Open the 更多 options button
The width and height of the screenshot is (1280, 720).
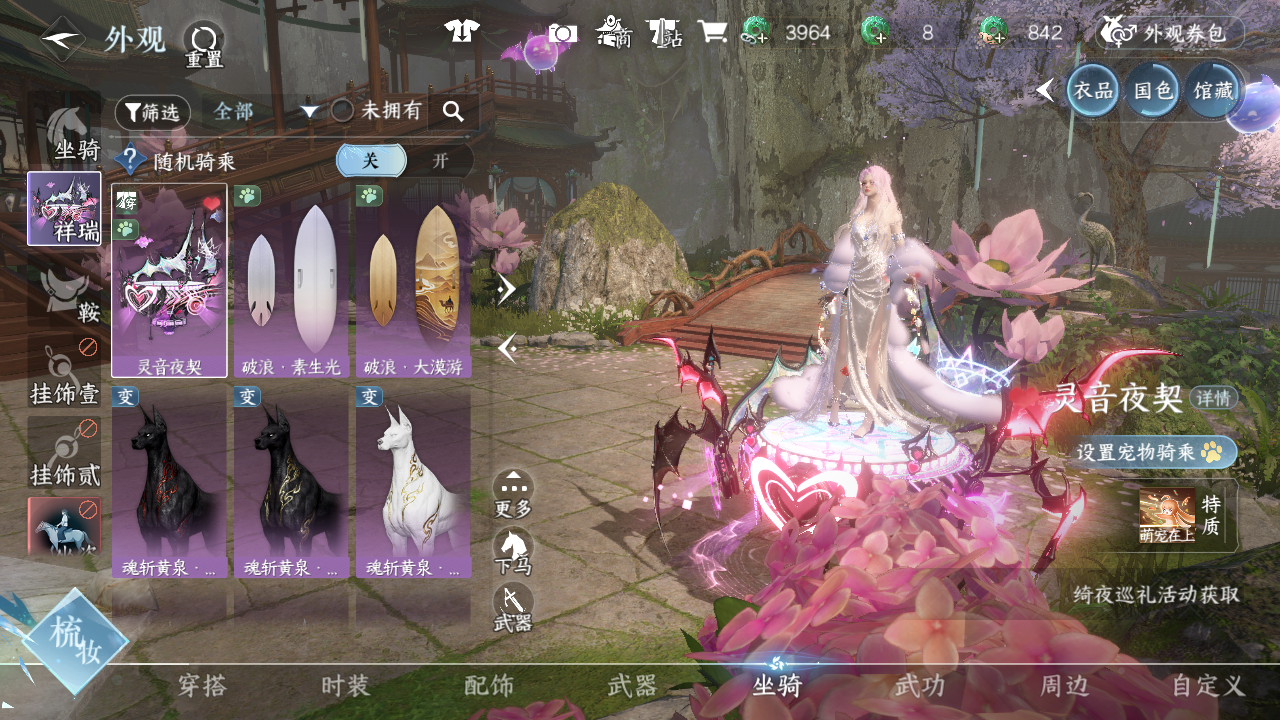coord(513,493)
